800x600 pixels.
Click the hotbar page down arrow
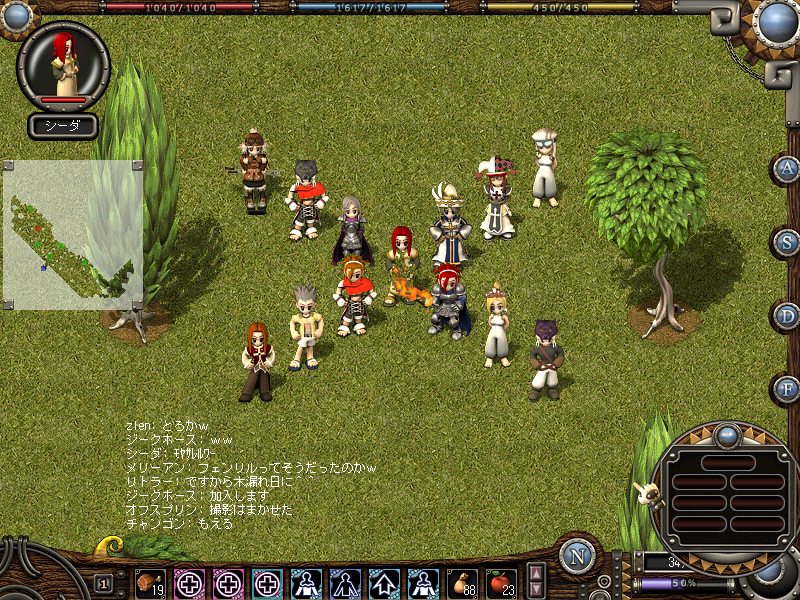536,590
